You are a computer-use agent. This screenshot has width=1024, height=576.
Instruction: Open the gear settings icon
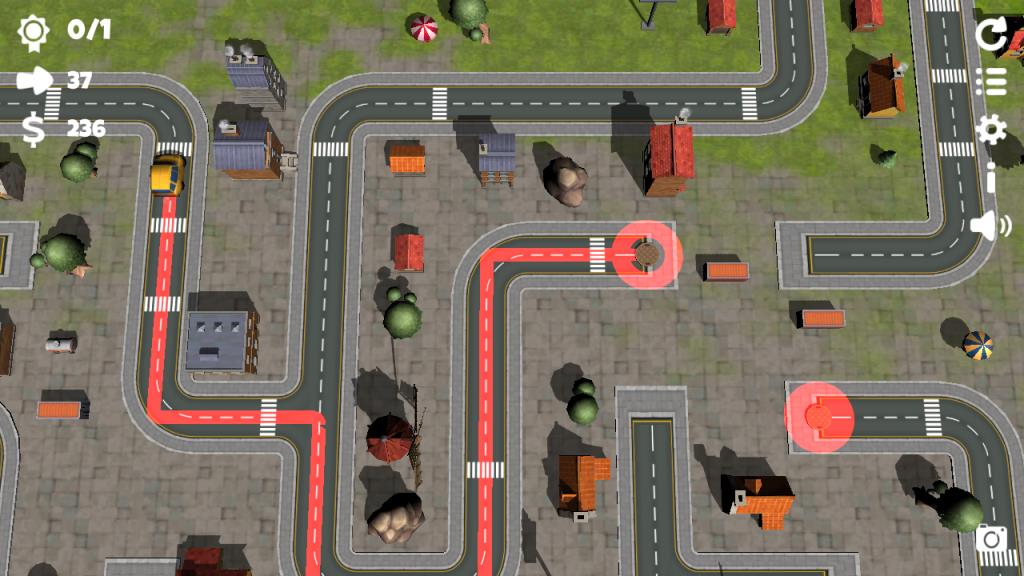pos(990,129)
